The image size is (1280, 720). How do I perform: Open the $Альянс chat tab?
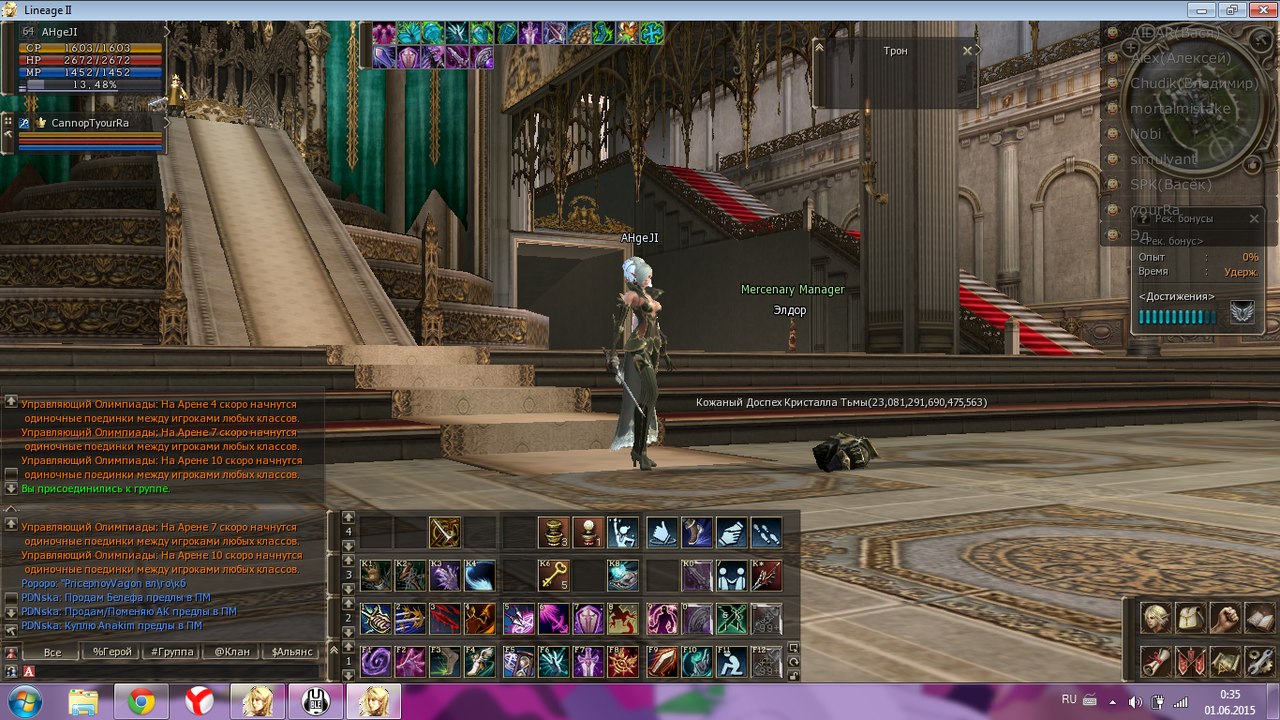click(x=292, y=652)
